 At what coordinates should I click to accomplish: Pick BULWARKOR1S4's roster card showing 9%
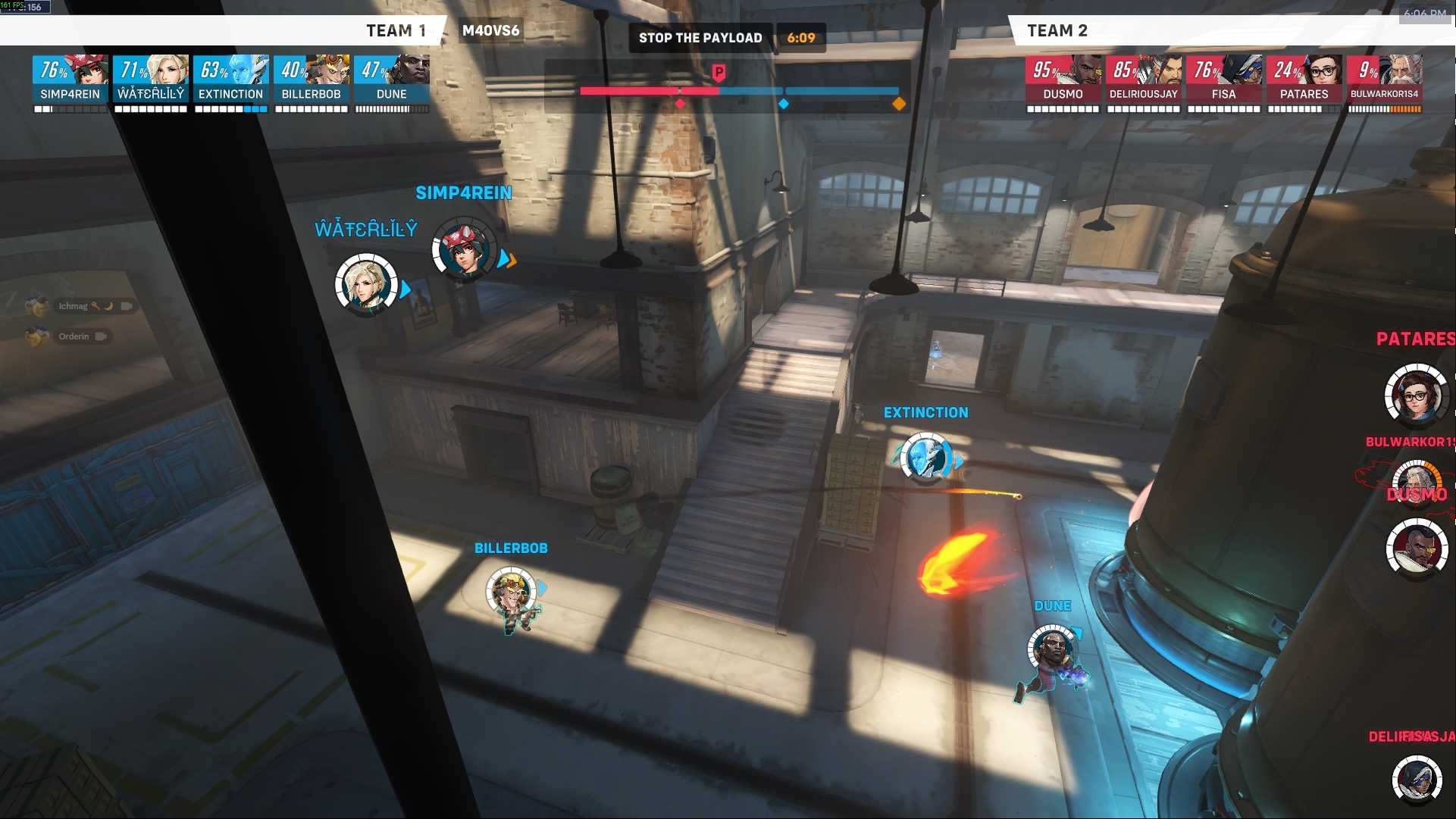pos(1384,79)
